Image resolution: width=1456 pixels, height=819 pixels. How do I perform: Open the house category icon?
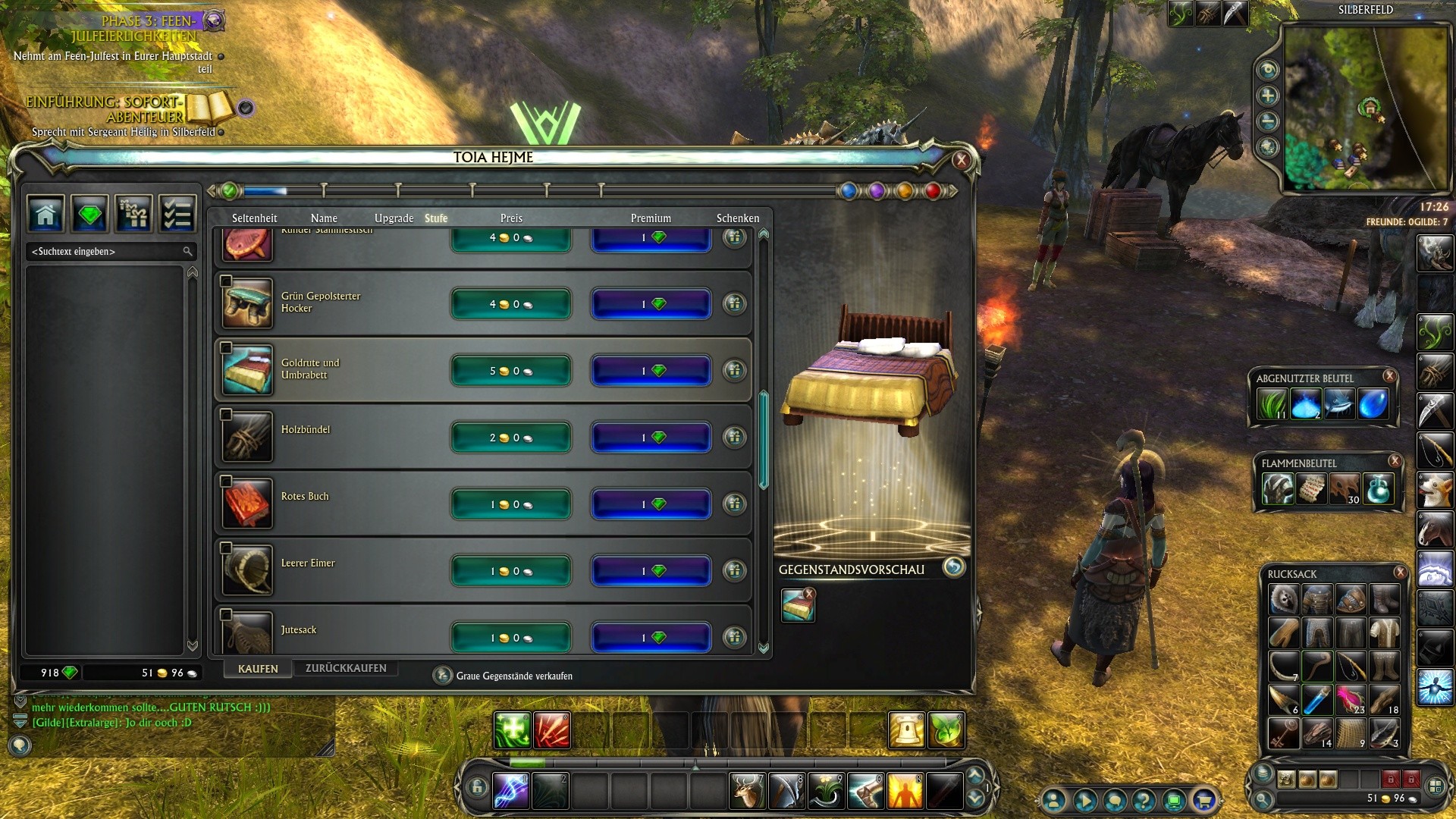click(x=45, y=215)
